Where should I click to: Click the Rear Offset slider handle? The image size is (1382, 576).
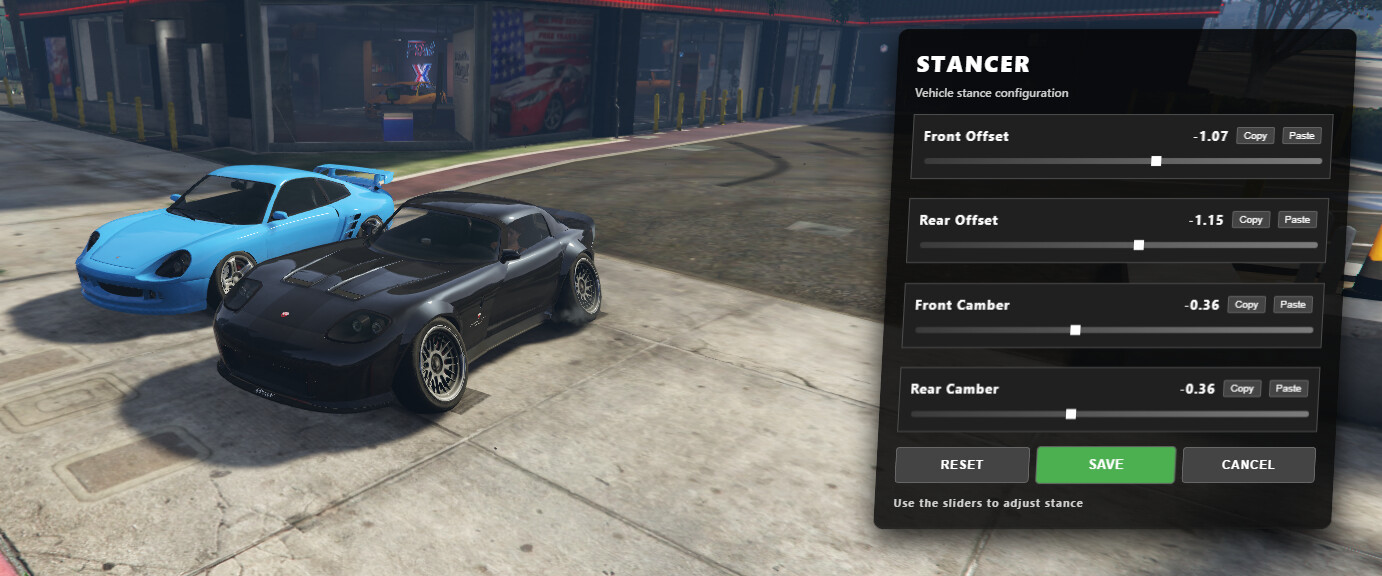[1139, 245]
